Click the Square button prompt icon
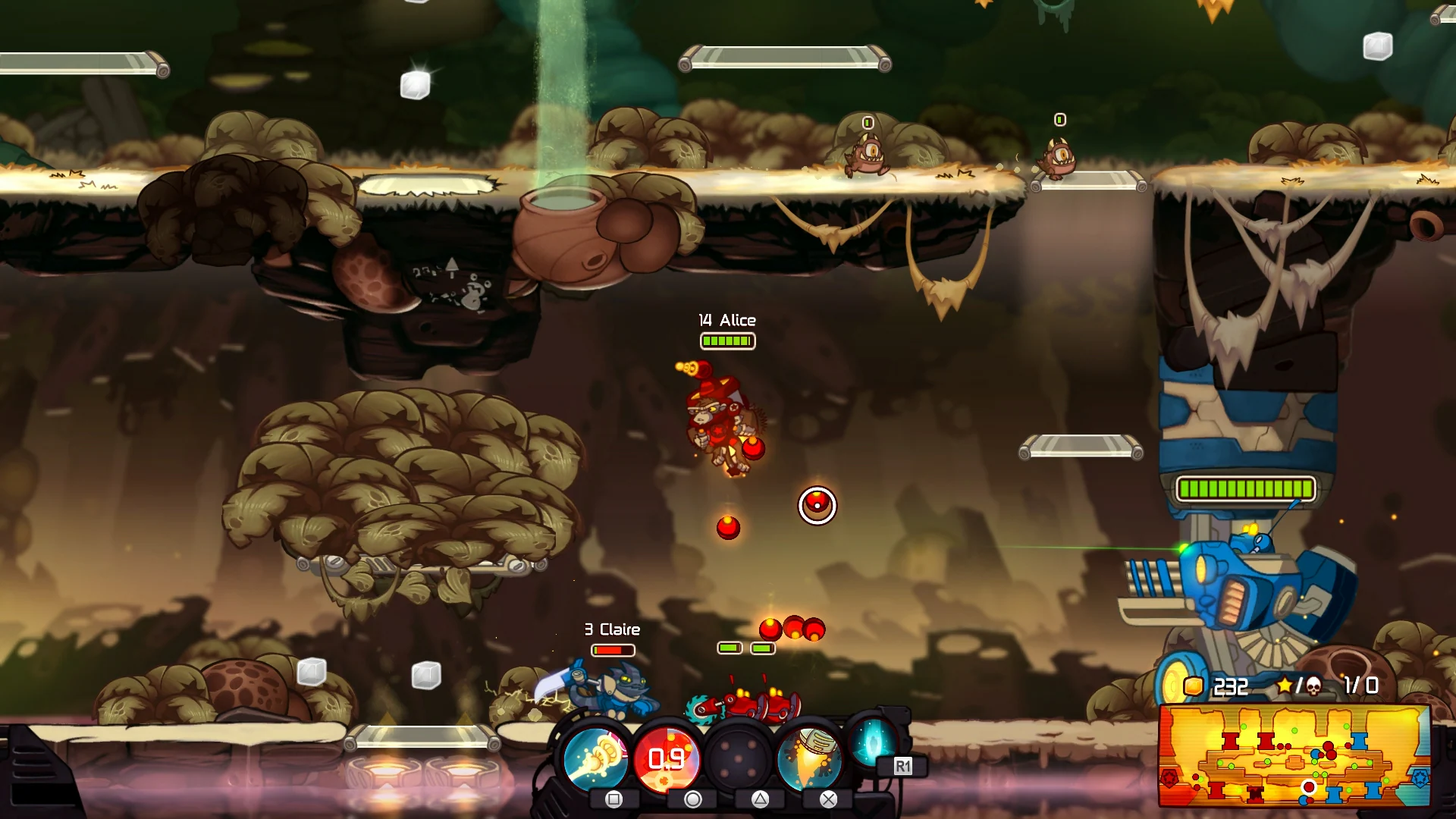The image size is (1456, 819). tap(613, 801)
